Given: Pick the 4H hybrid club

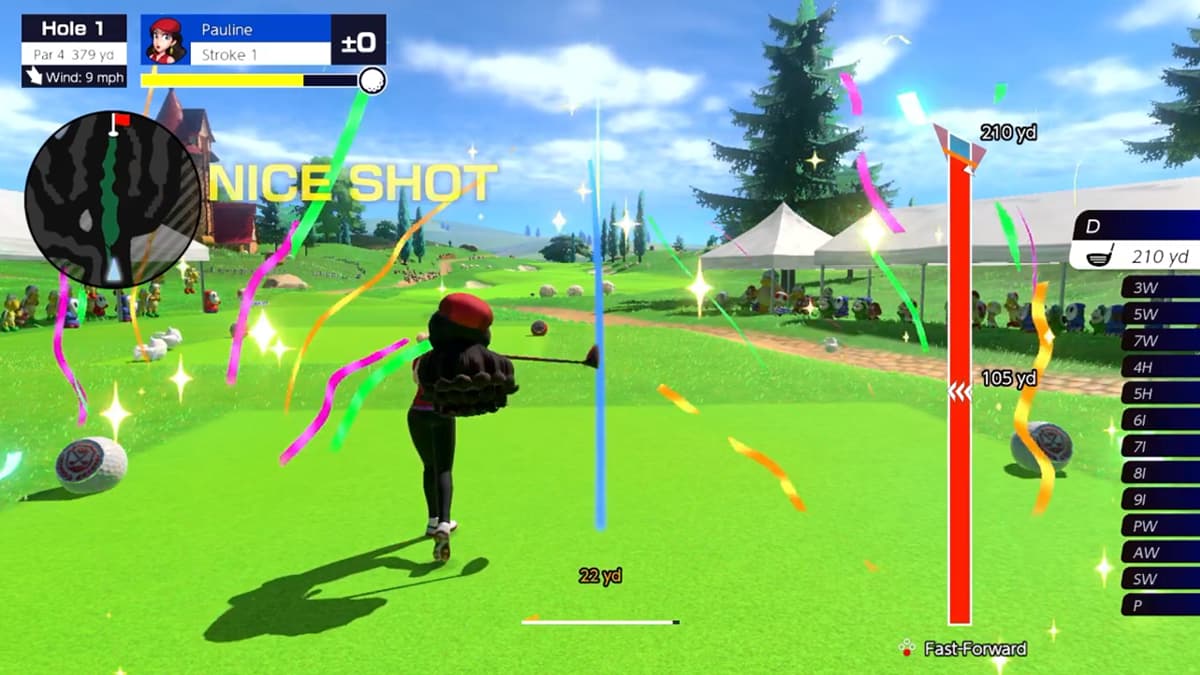Looking at the screenshot, I should [1160, 367].
